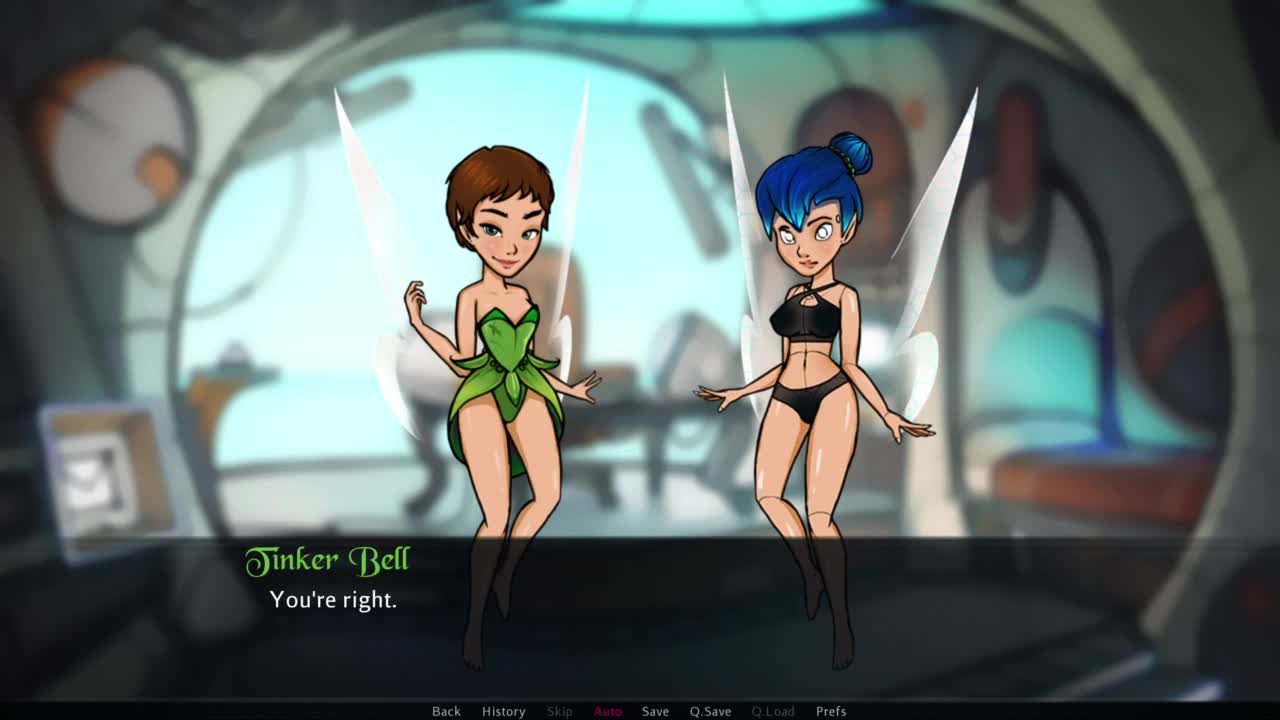Open the Prefs settings menu

coord(831,711)
